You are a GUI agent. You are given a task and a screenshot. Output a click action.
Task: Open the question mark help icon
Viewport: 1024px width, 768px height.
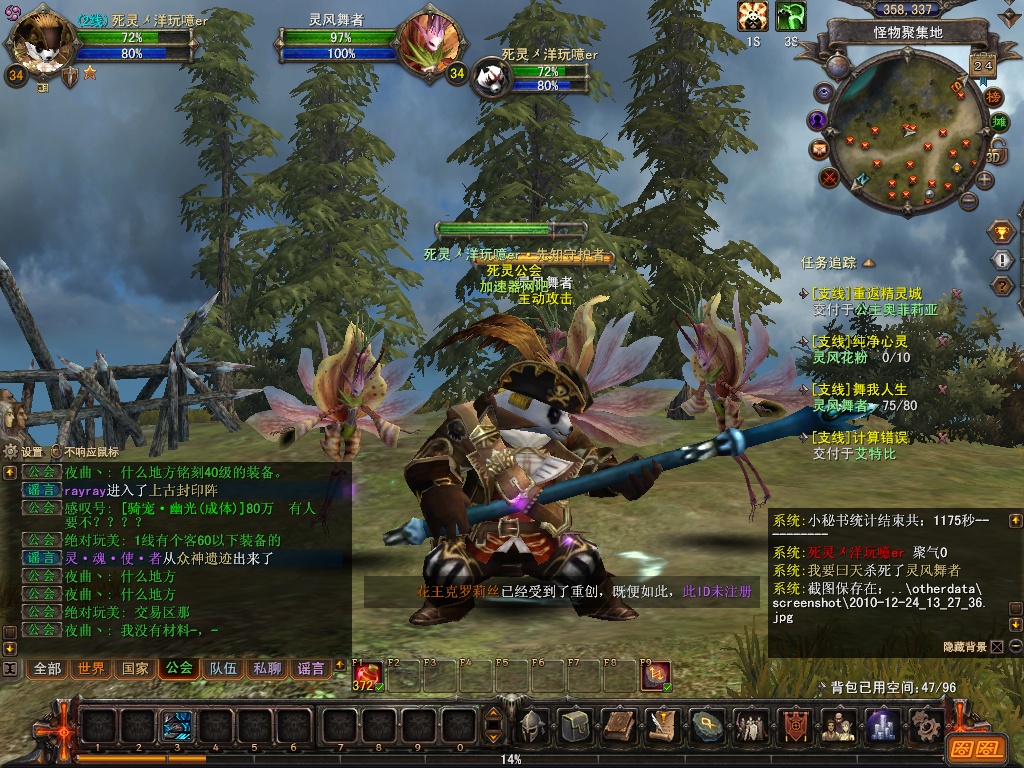pyautogui.click(x=1001, y=286)
